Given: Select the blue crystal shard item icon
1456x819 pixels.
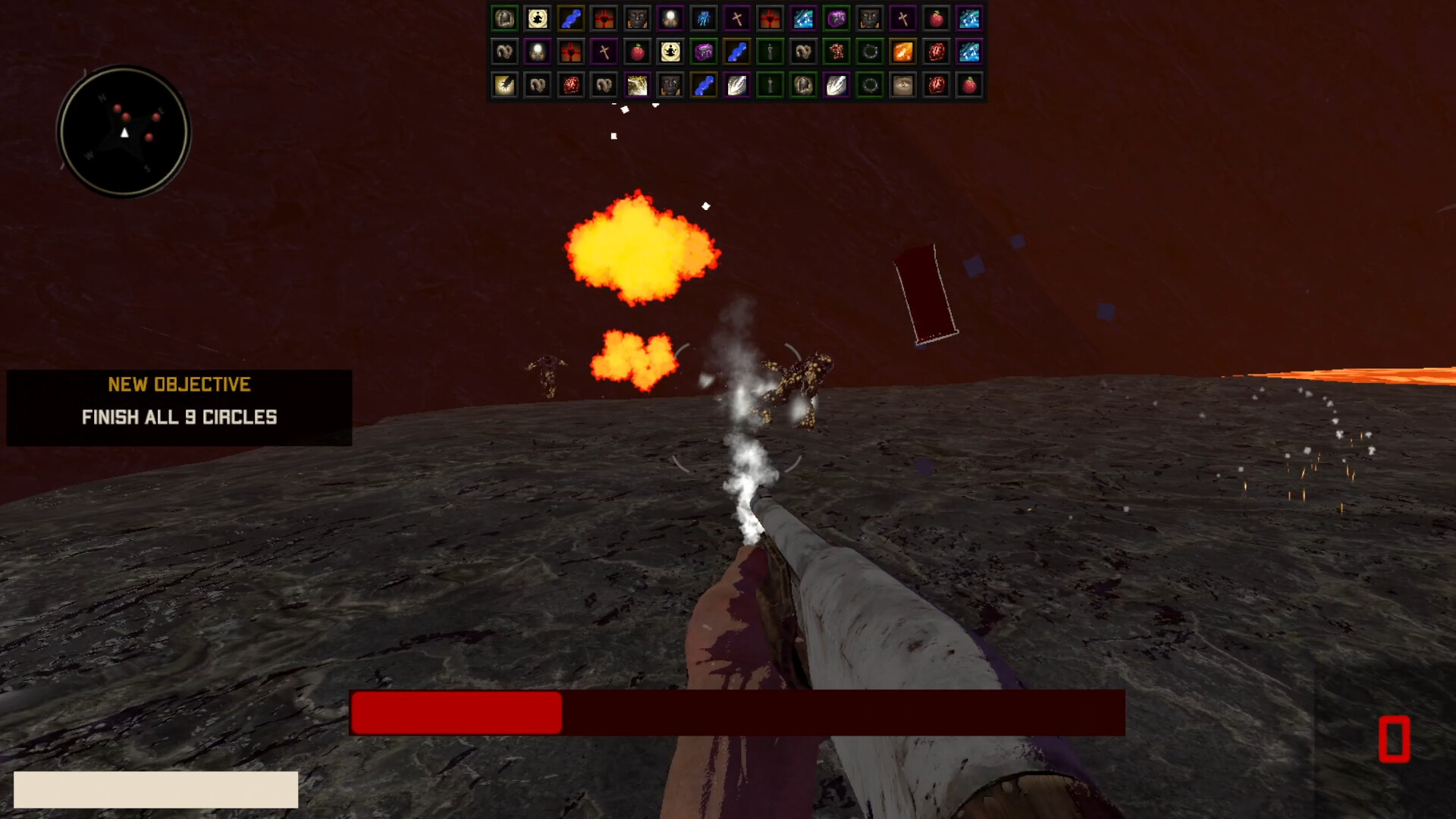Looking at the screenshot, I should coord(704,17).
